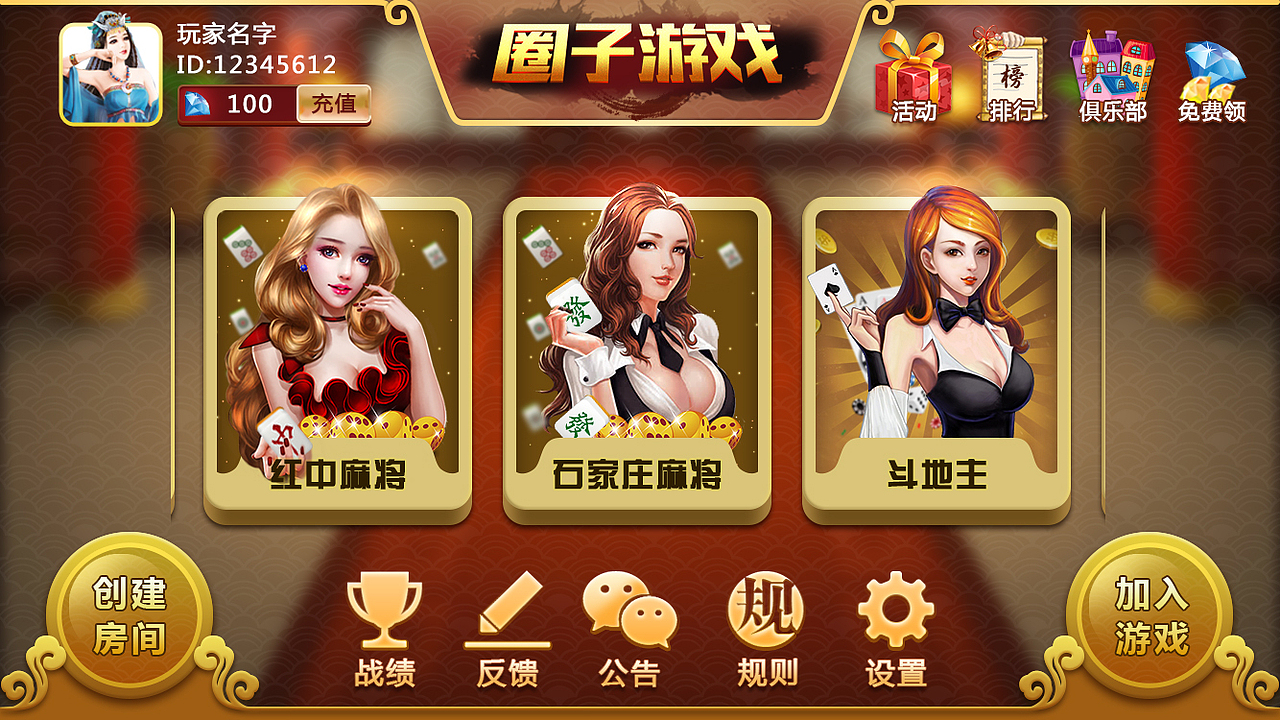Click the diamond currency icon
This screenshot has width=1280, height=720.
click(x=198, y=104)
